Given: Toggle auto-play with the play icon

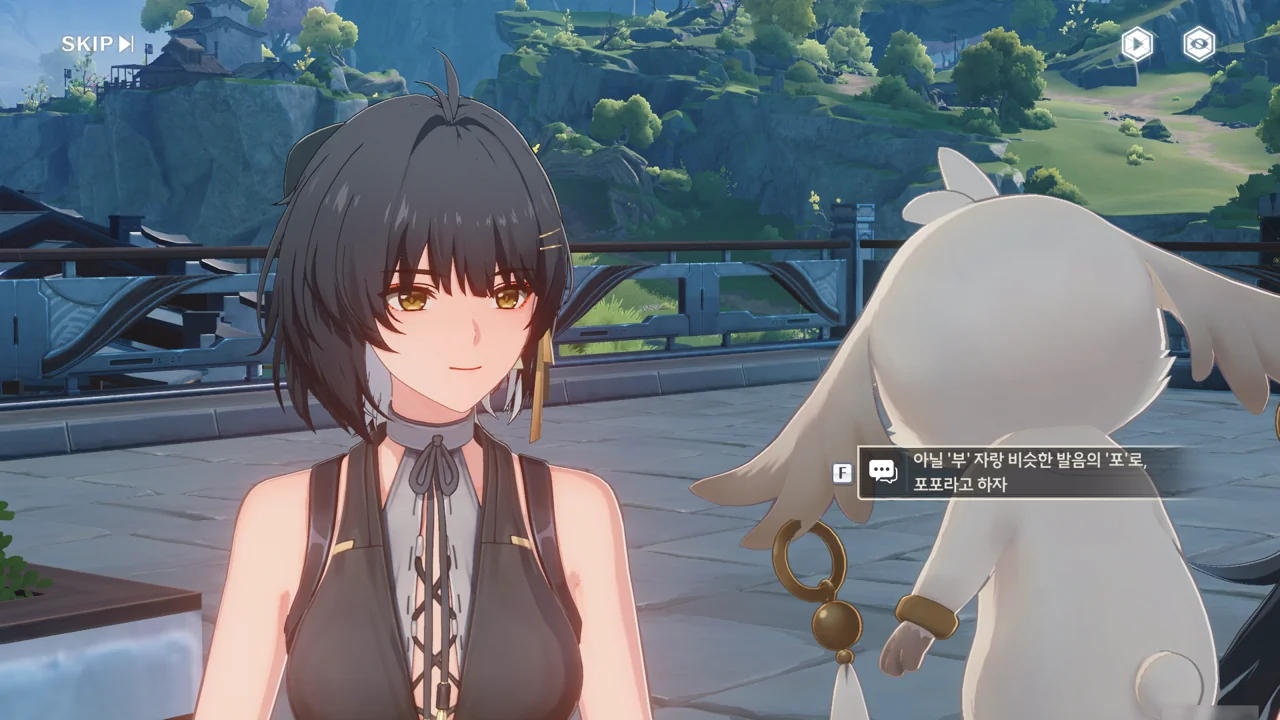Looking at the screenshot, I should pyautogui.click(x=1136, y=44).
